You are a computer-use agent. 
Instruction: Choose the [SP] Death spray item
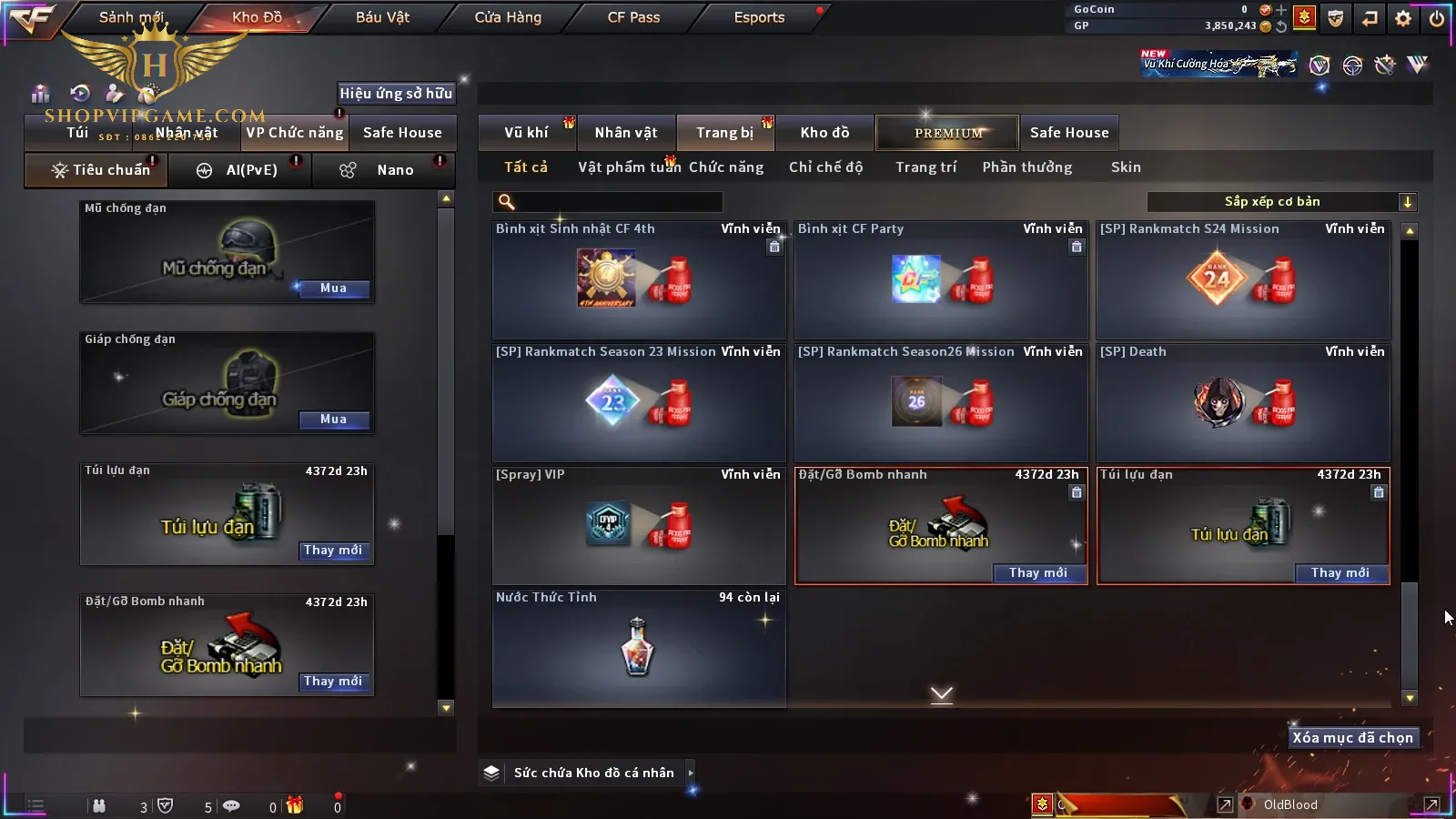pos(1243,402)
